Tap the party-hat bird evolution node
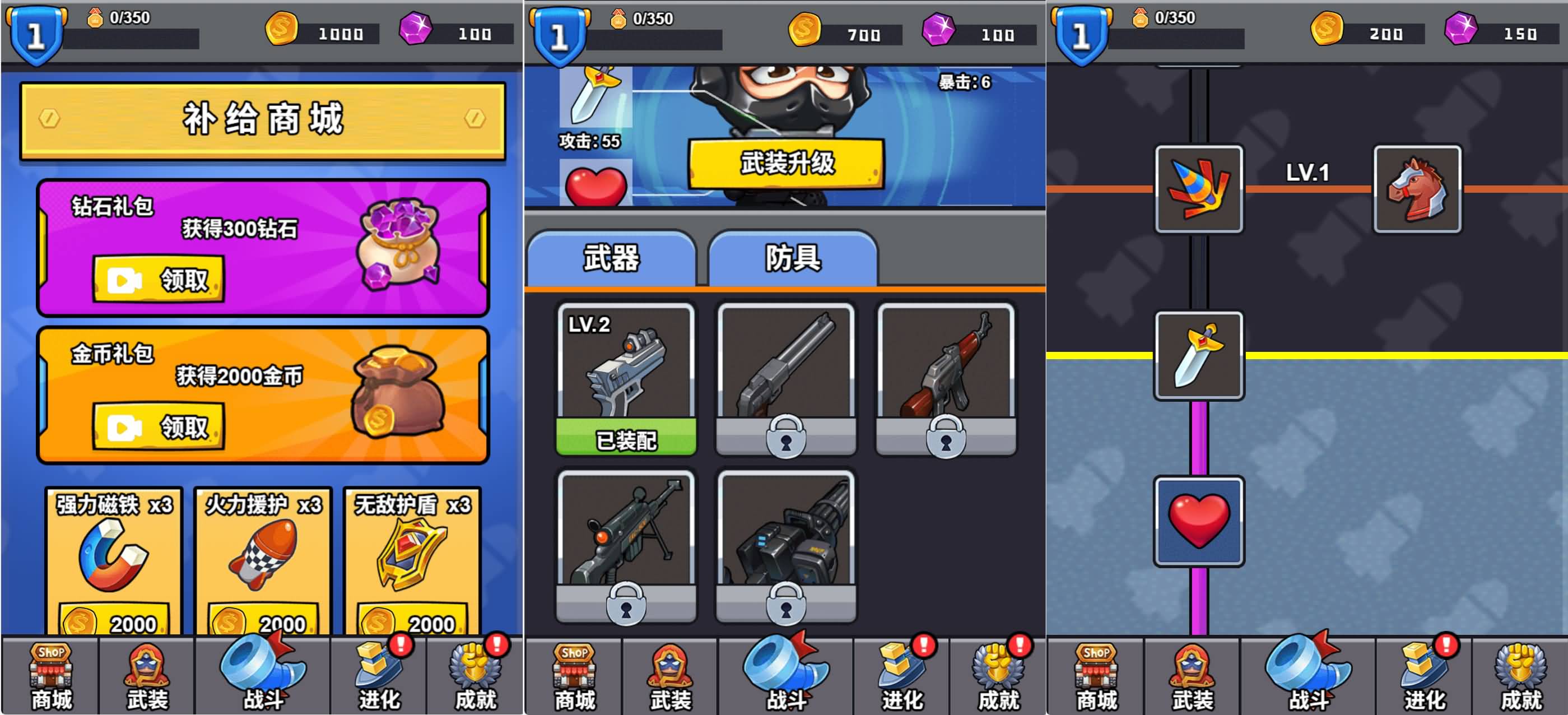The image size is (1568, 715). pyautogui.click(x=1198, y=189)
